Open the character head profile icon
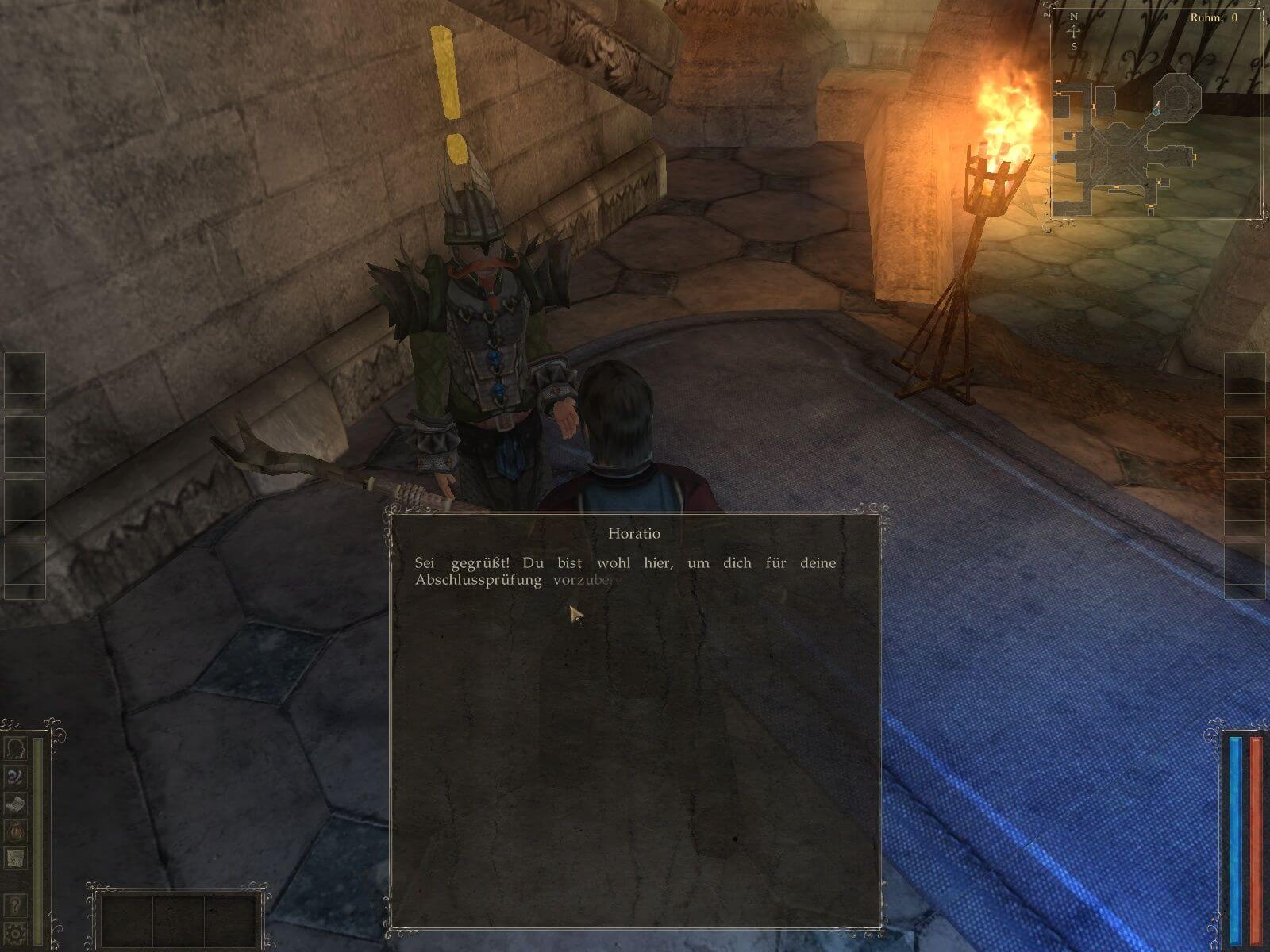This screenshot has height=952, width=1270. tap(15, 748)
